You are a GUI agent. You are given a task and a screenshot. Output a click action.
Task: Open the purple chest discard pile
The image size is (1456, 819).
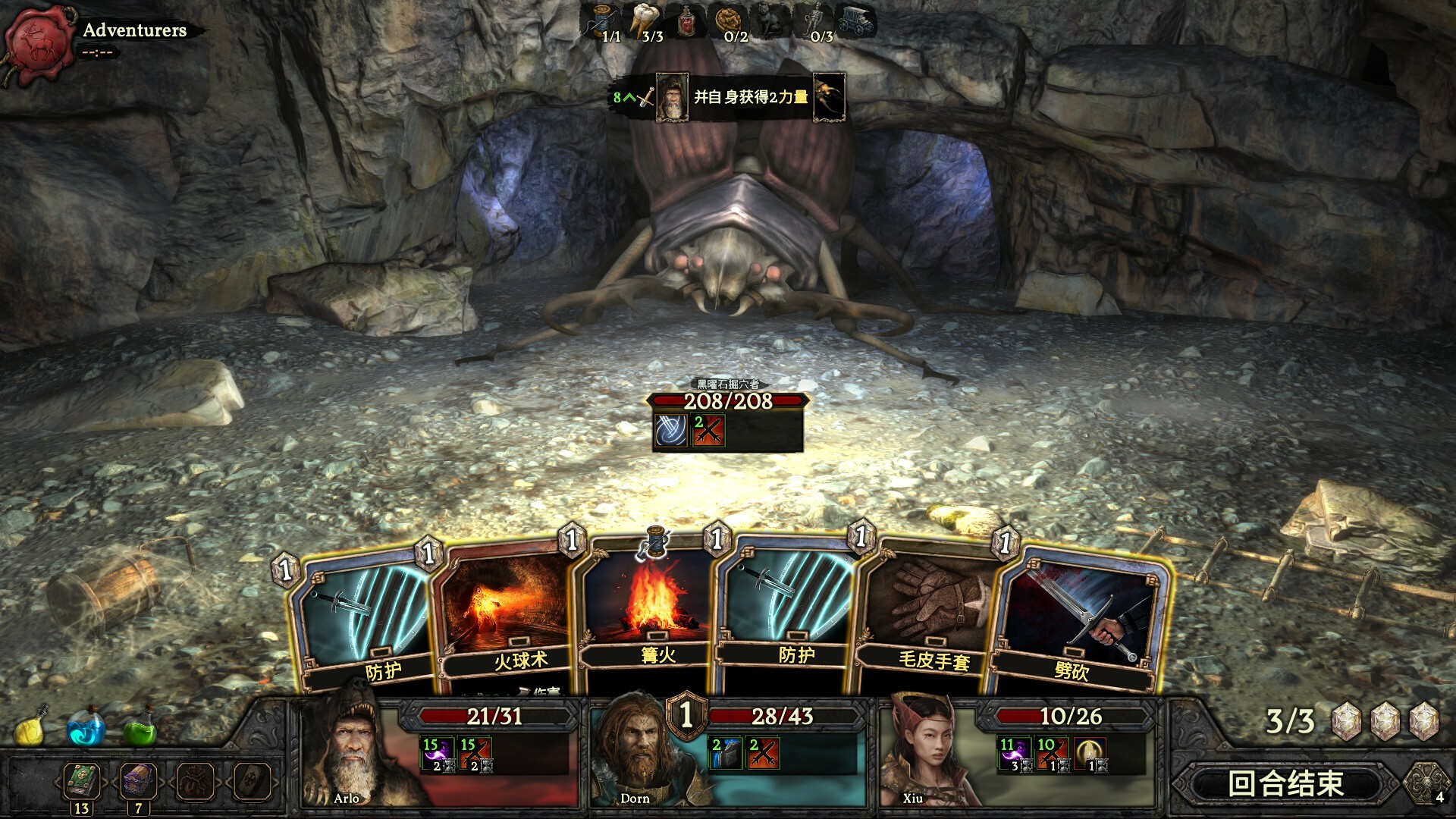point(137,781)
